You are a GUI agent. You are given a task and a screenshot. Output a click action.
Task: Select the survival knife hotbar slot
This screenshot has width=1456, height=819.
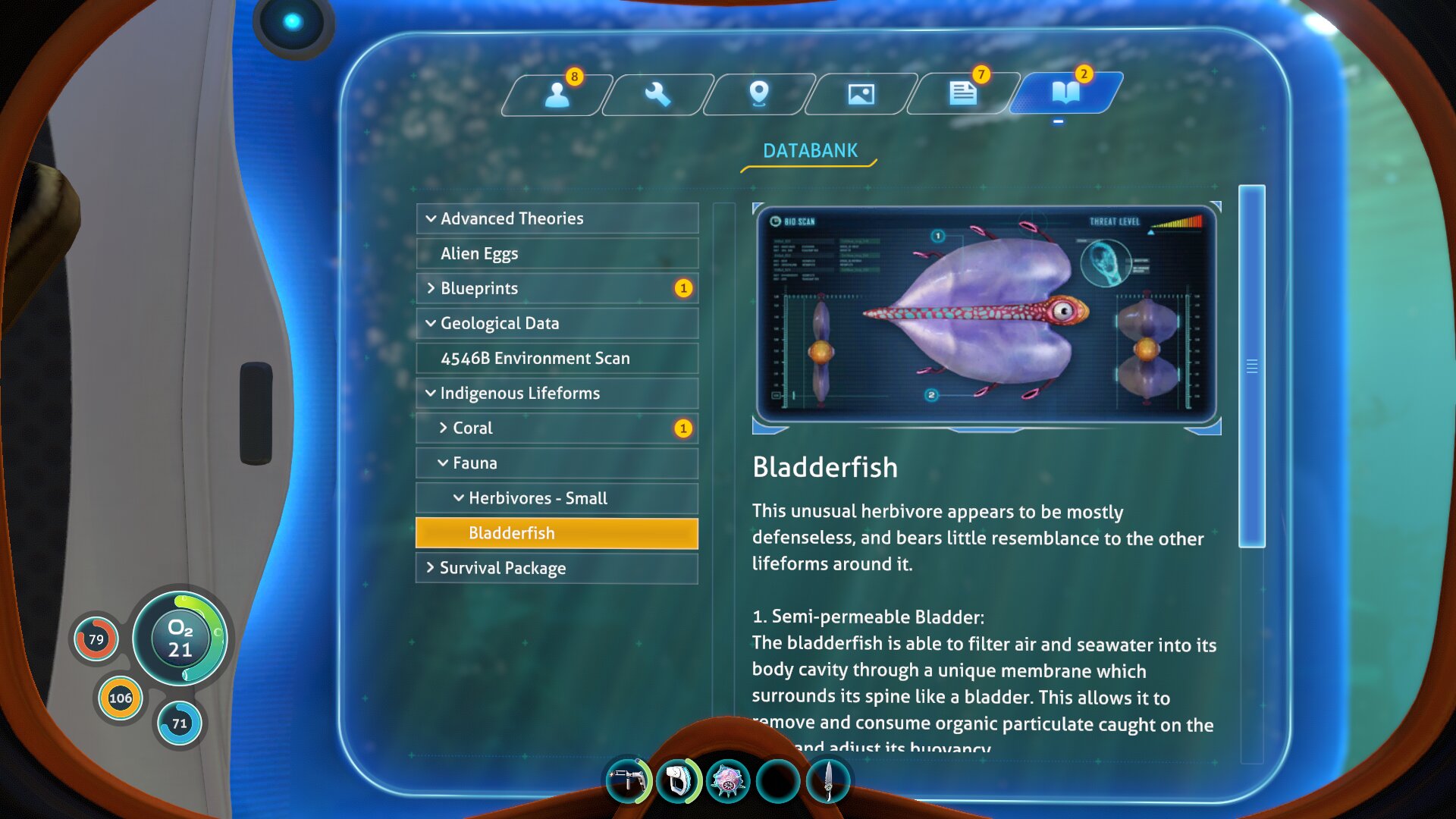828,780
